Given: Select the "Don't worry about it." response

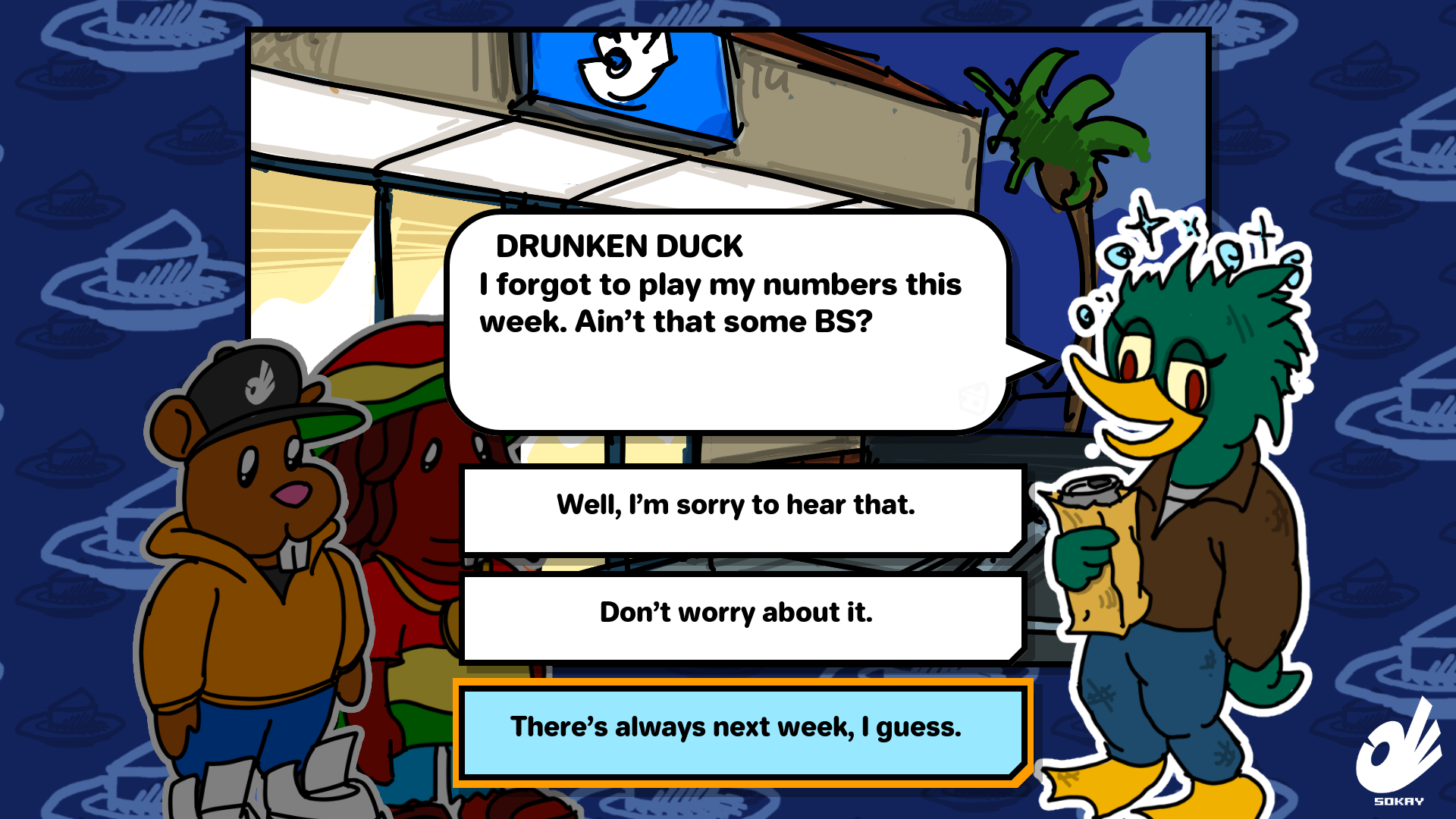Looking at the screenshot, I should pos(736,614).
